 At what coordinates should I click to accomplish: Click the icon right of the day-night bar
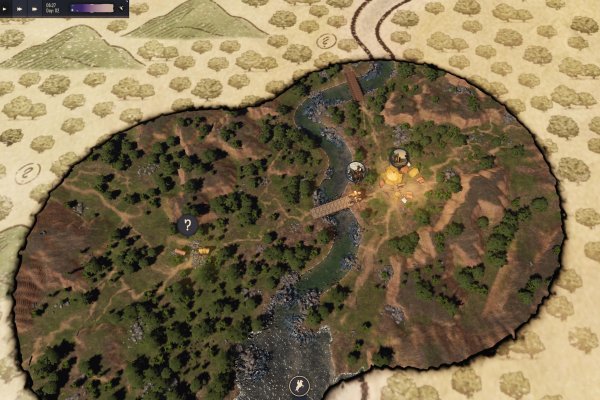click(123, 8)
